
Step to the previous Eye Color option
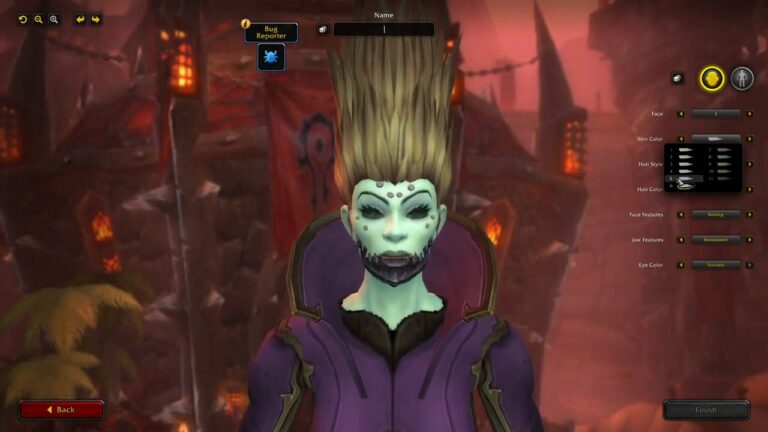coord(681,265)
